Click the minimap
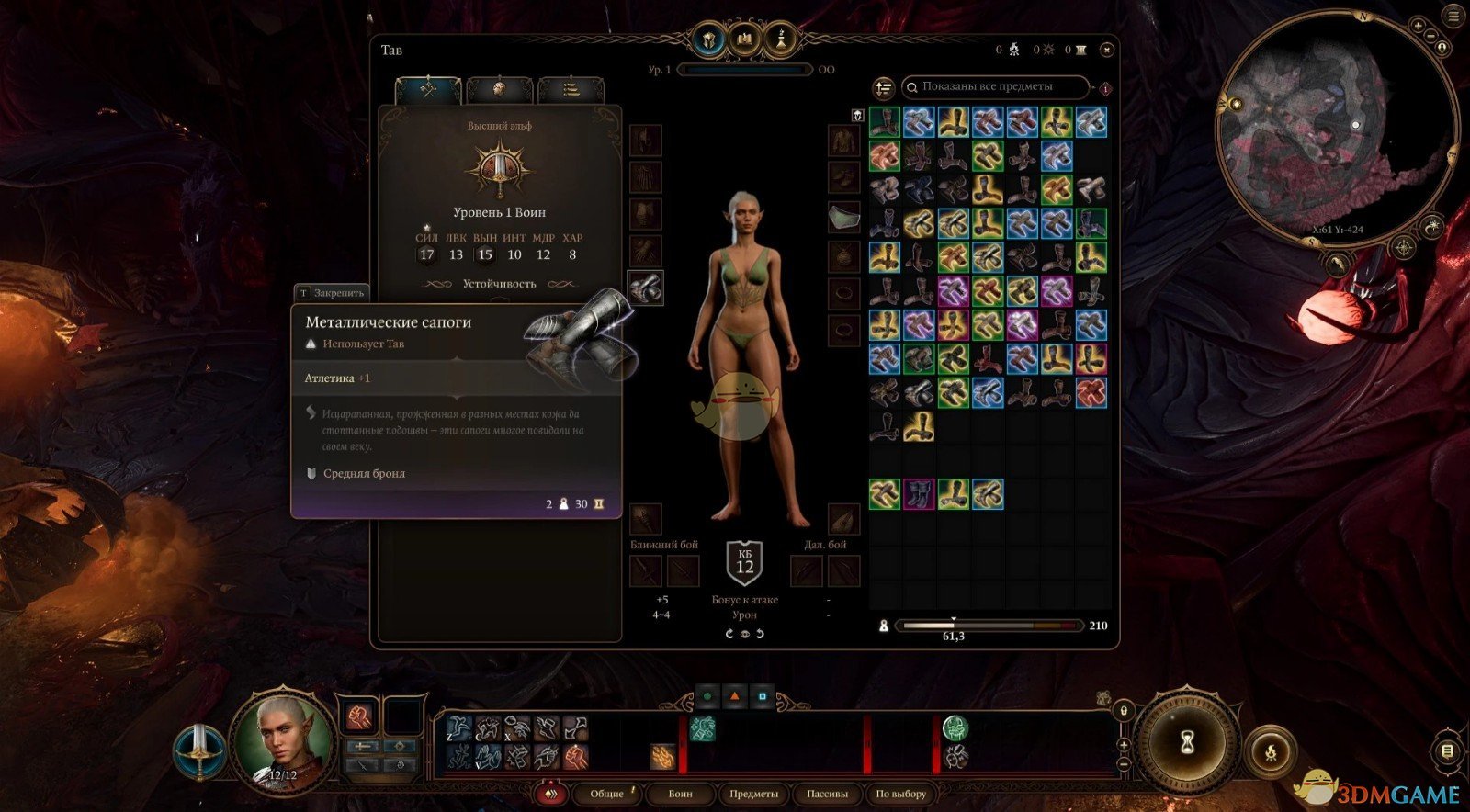Viewport: 1470px width, 812px height. 1337,129
